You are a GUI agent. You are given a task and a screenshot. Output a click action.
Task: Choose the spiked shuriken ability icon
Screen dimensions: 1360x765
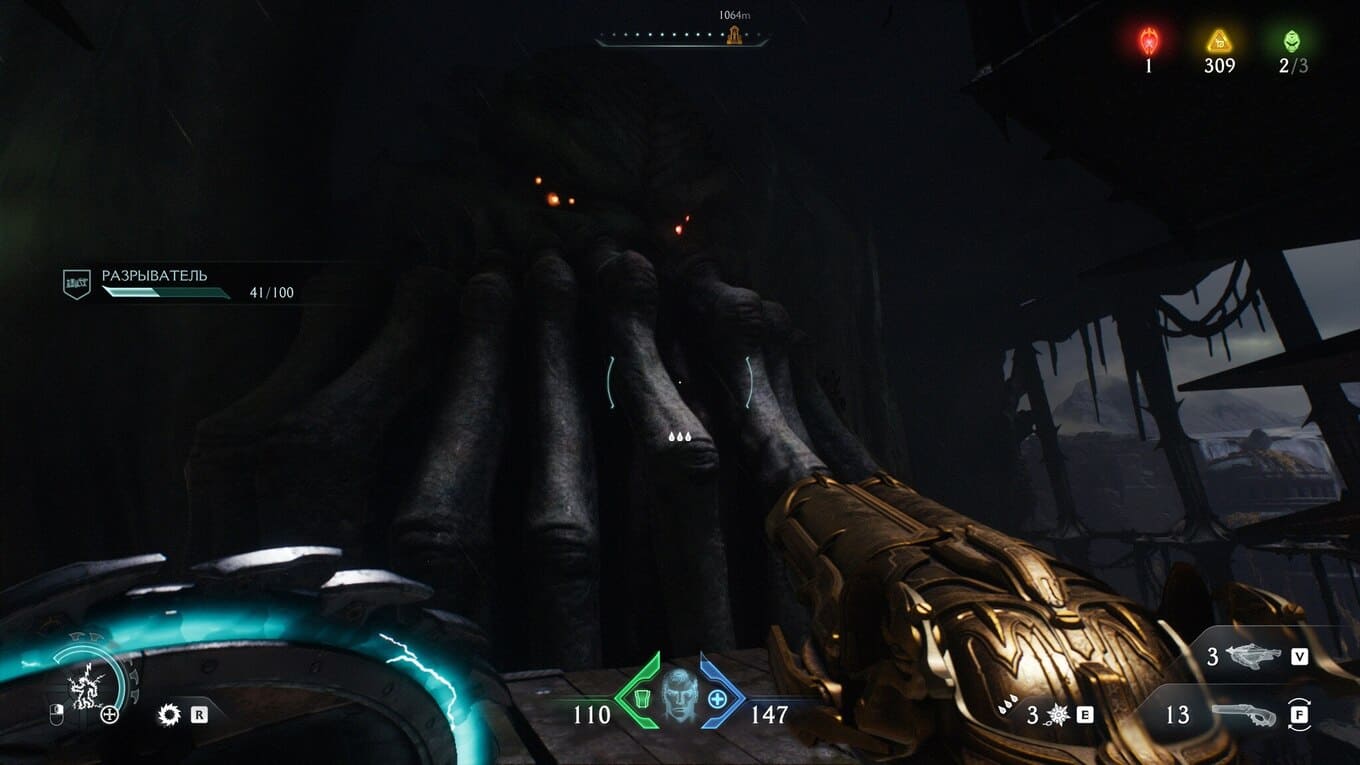pos(1057,714)
